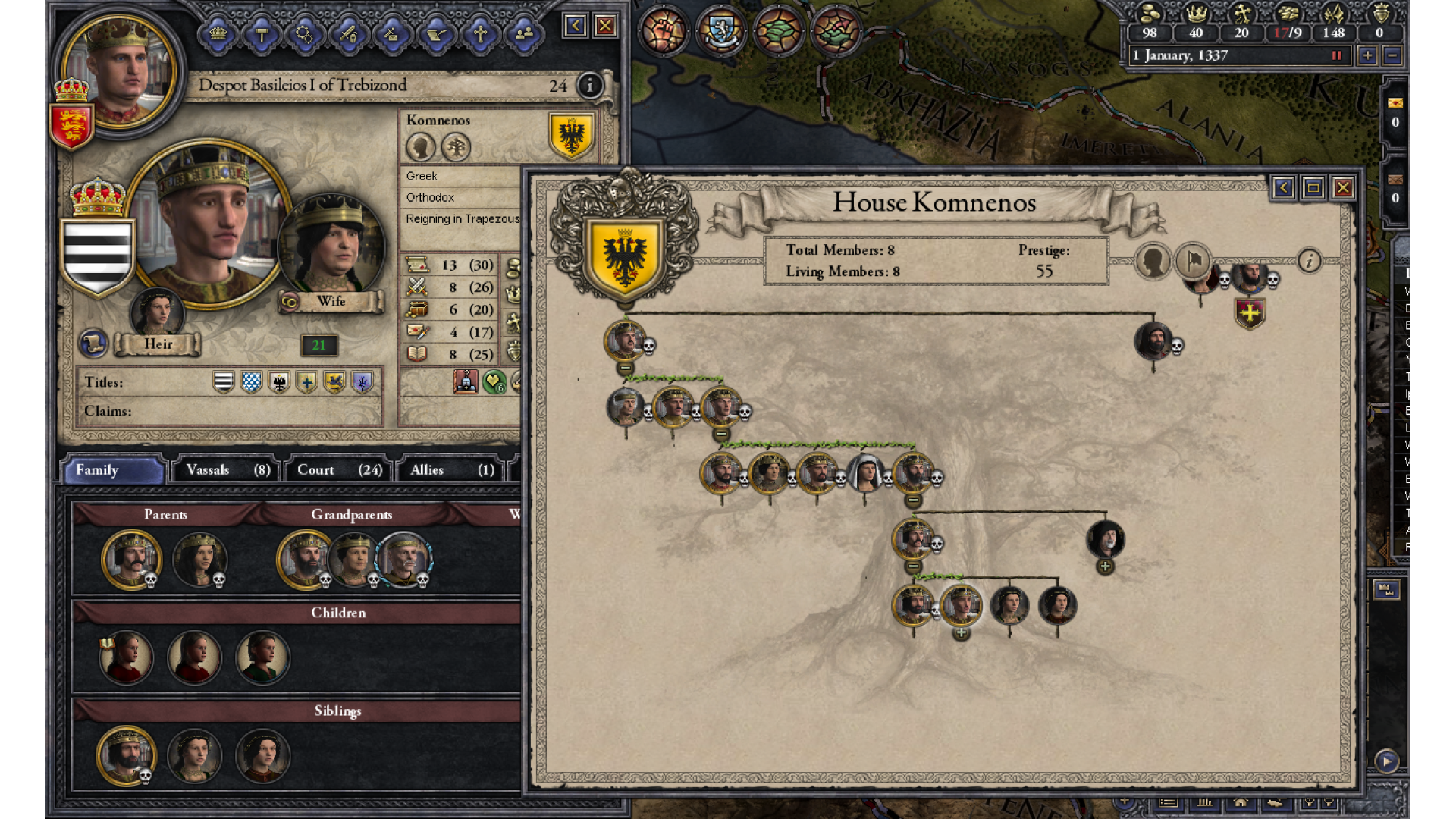The image size is (1456, 819).
Task: Expand the hooded elder's branch in tree
Action: (1105, 566)
